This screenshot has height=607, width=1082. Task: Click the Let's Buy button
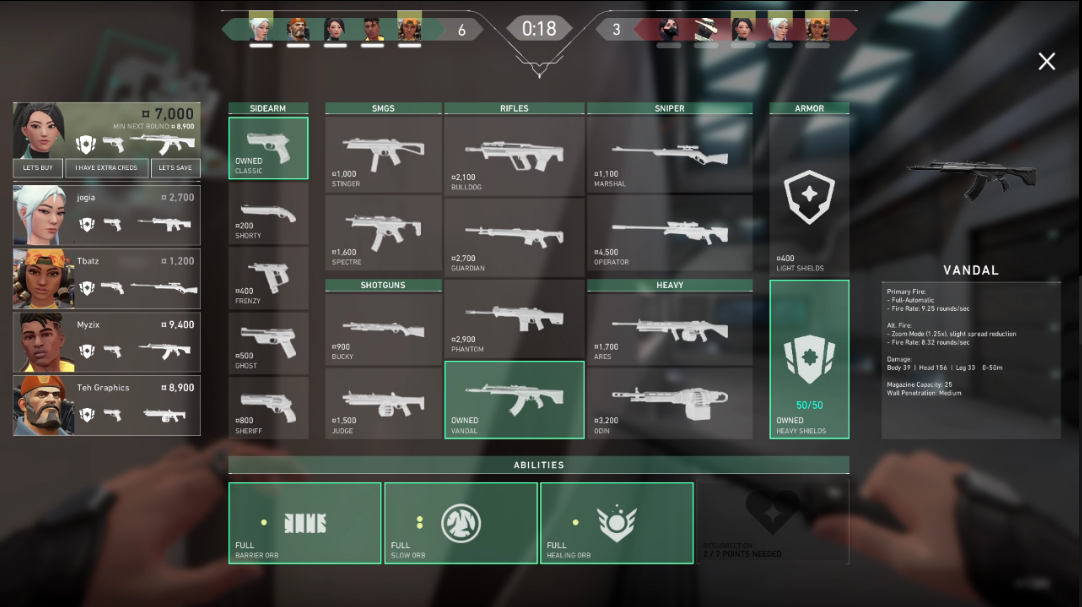pyautogui.click(x=38, y=168)
